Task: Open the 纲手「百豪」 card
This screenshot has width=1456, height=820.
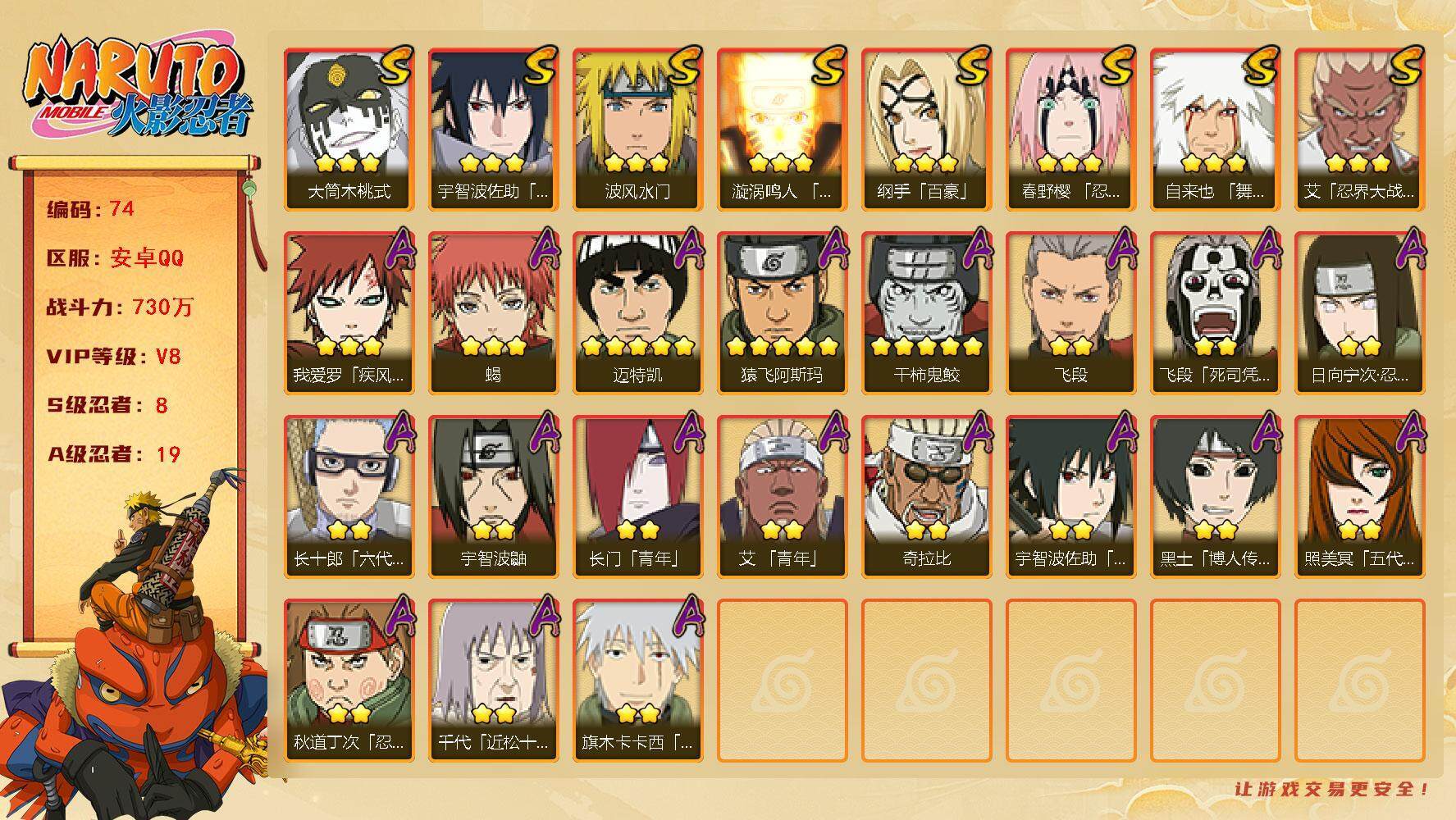Action: click(x=926, y=129)
